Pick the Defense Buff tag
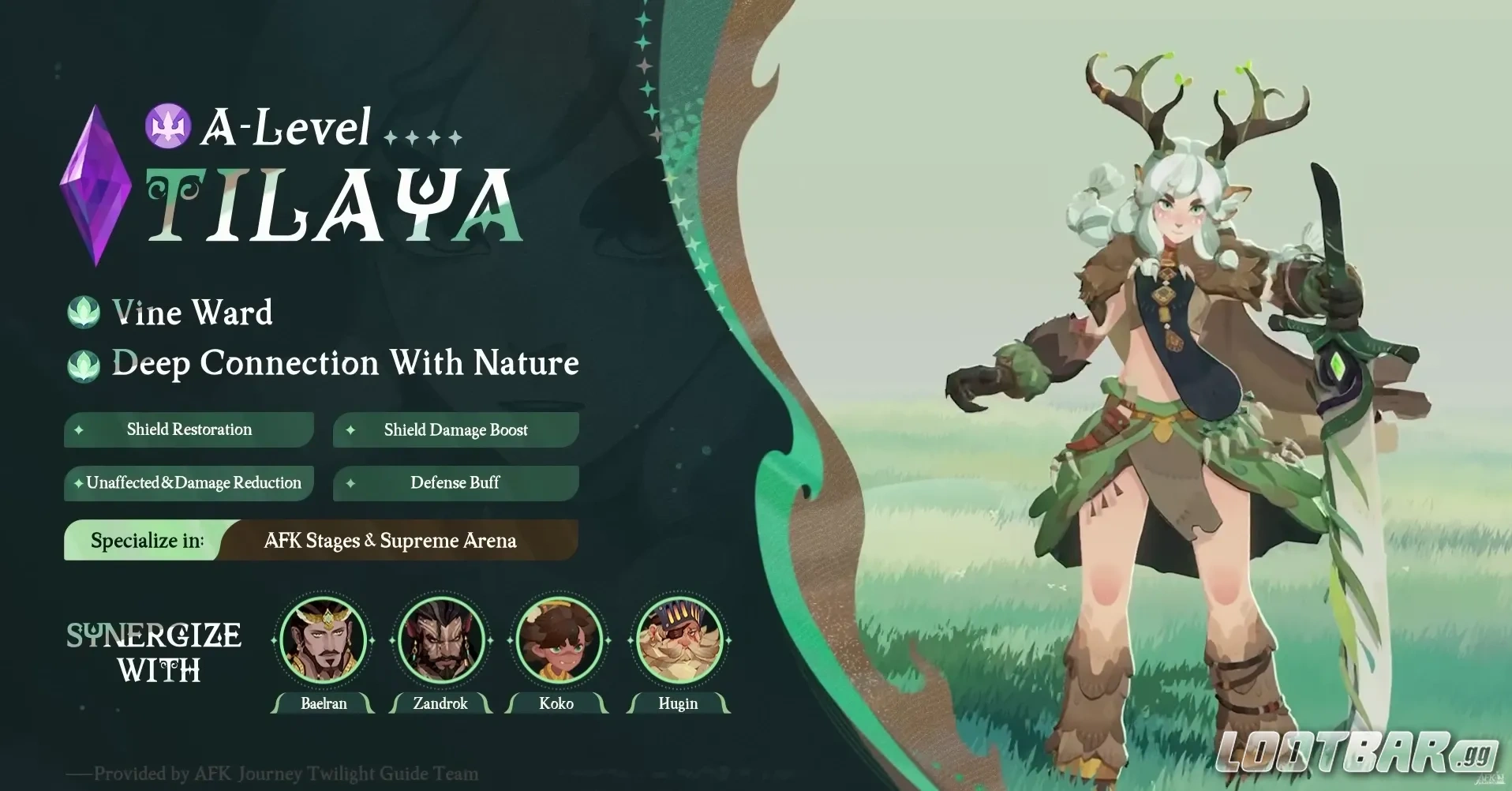The height and width of the screenshot is (791, 1512). coord(456,483)
